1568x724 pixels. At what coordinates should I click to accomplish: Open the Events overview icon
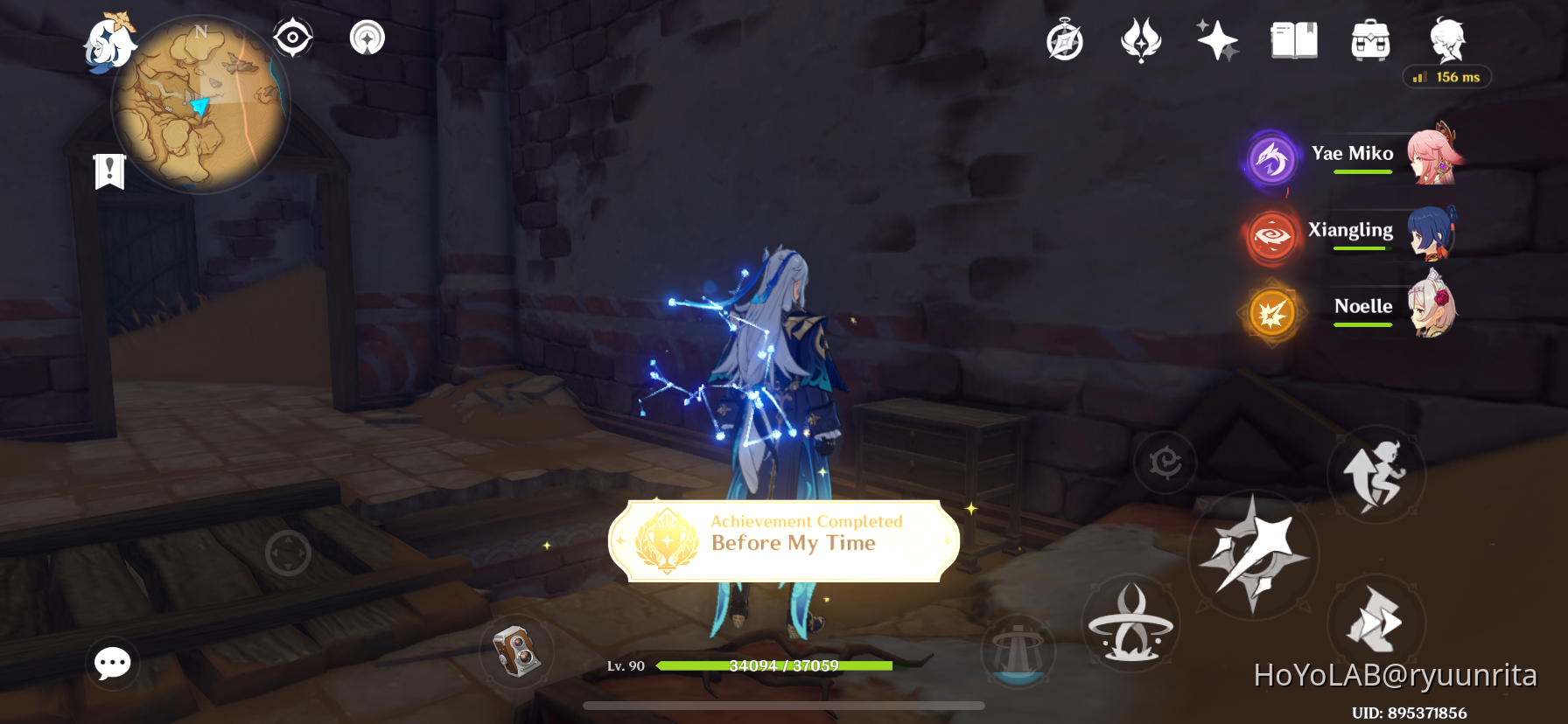(1063, 41)
